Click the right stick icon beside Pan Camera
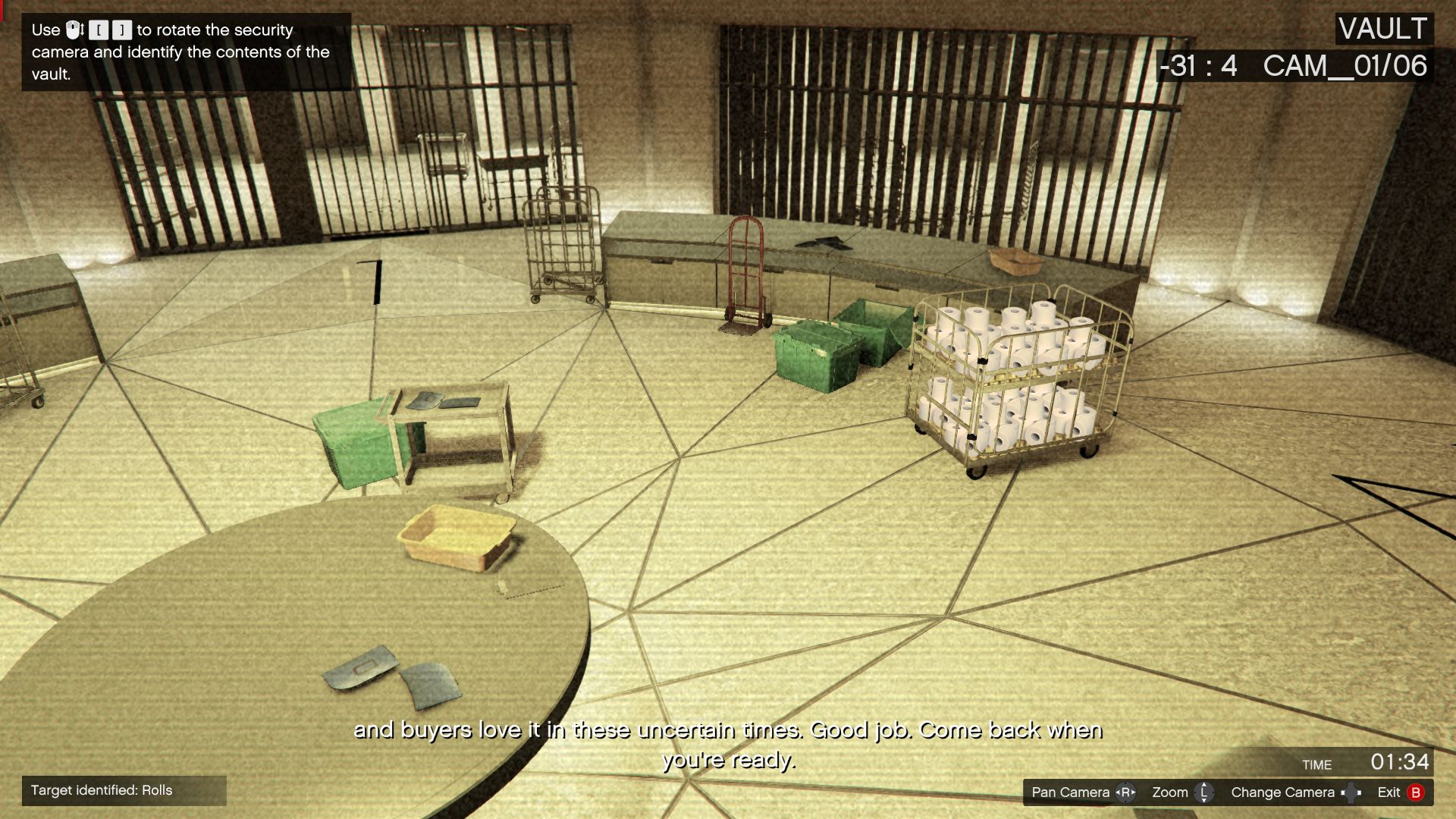This screenshot has width=1456, height=819. click(1126, 792)
